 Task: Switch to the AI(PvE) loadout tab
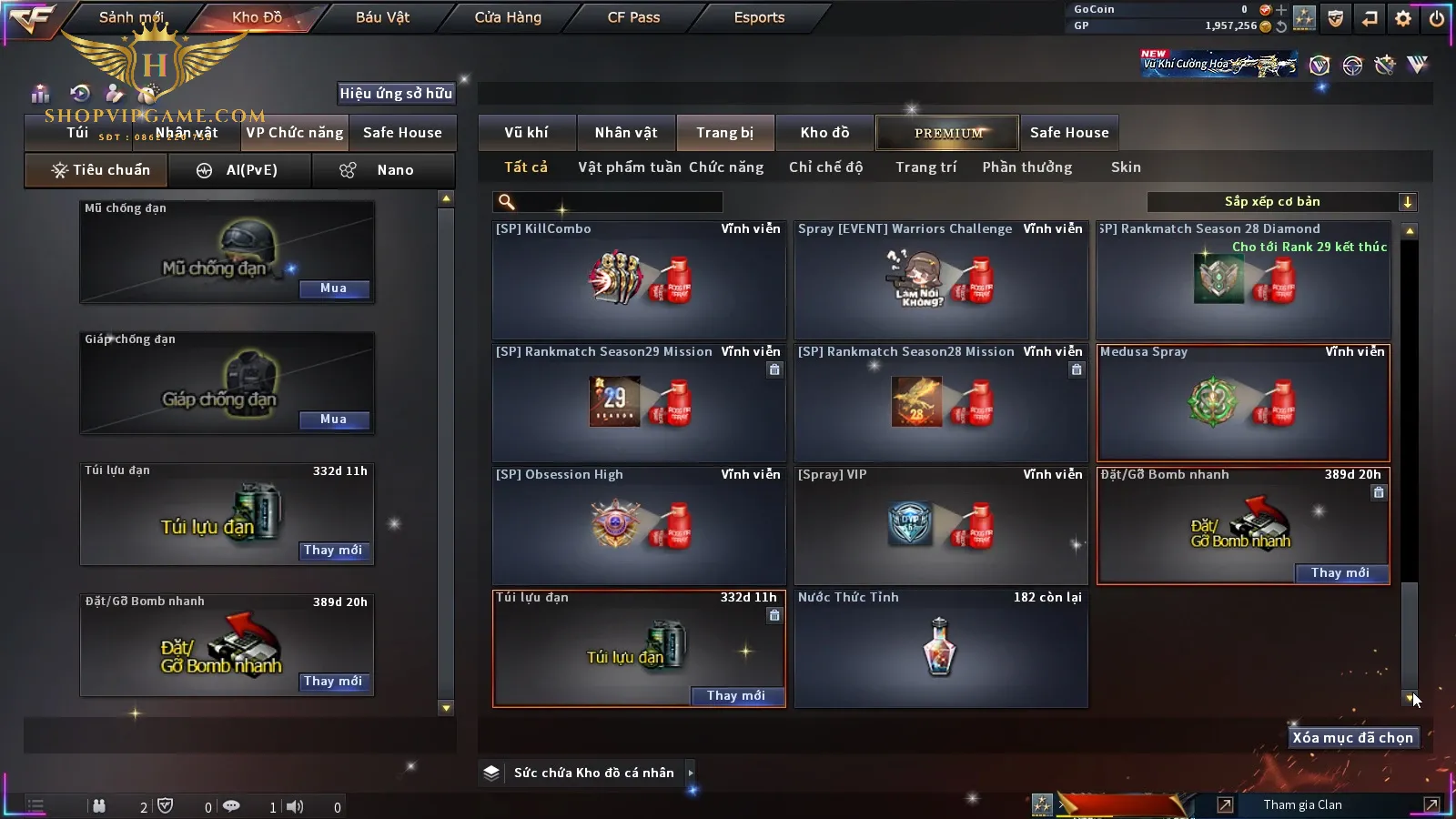pyautogui.click(x=240, y=170)
